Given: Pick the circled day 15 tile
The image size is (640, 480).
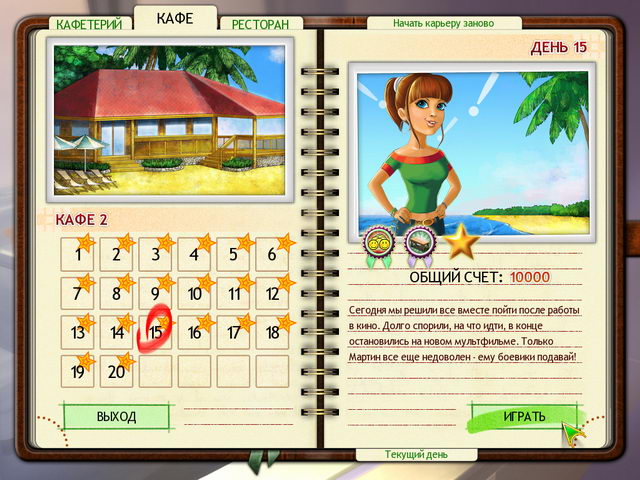Looking at the screenshot, I should (156, 333).
